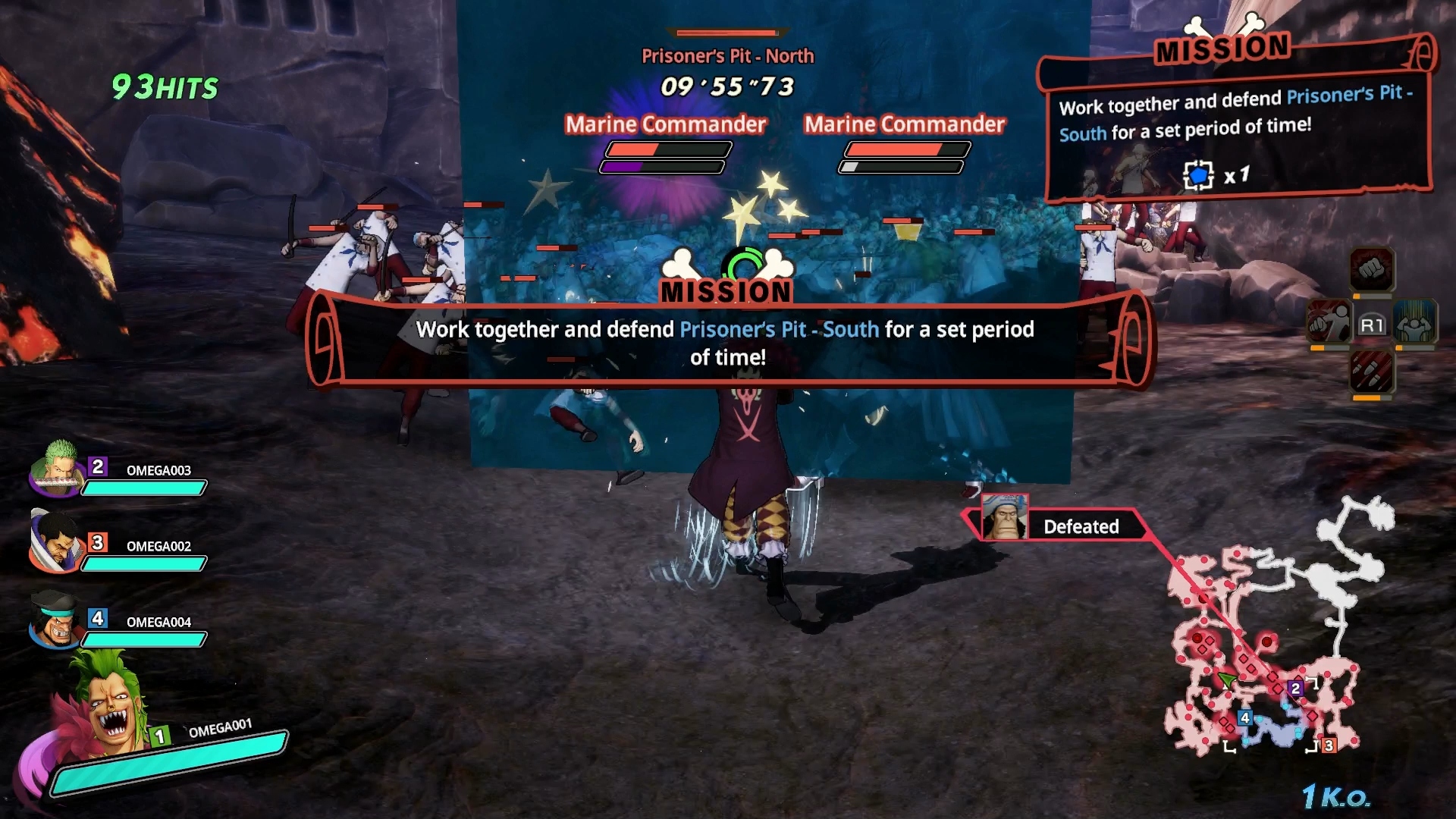Select OMEGA002 teammate portrait
Screen dimensions: 1456x819
(x=55, y=541)
